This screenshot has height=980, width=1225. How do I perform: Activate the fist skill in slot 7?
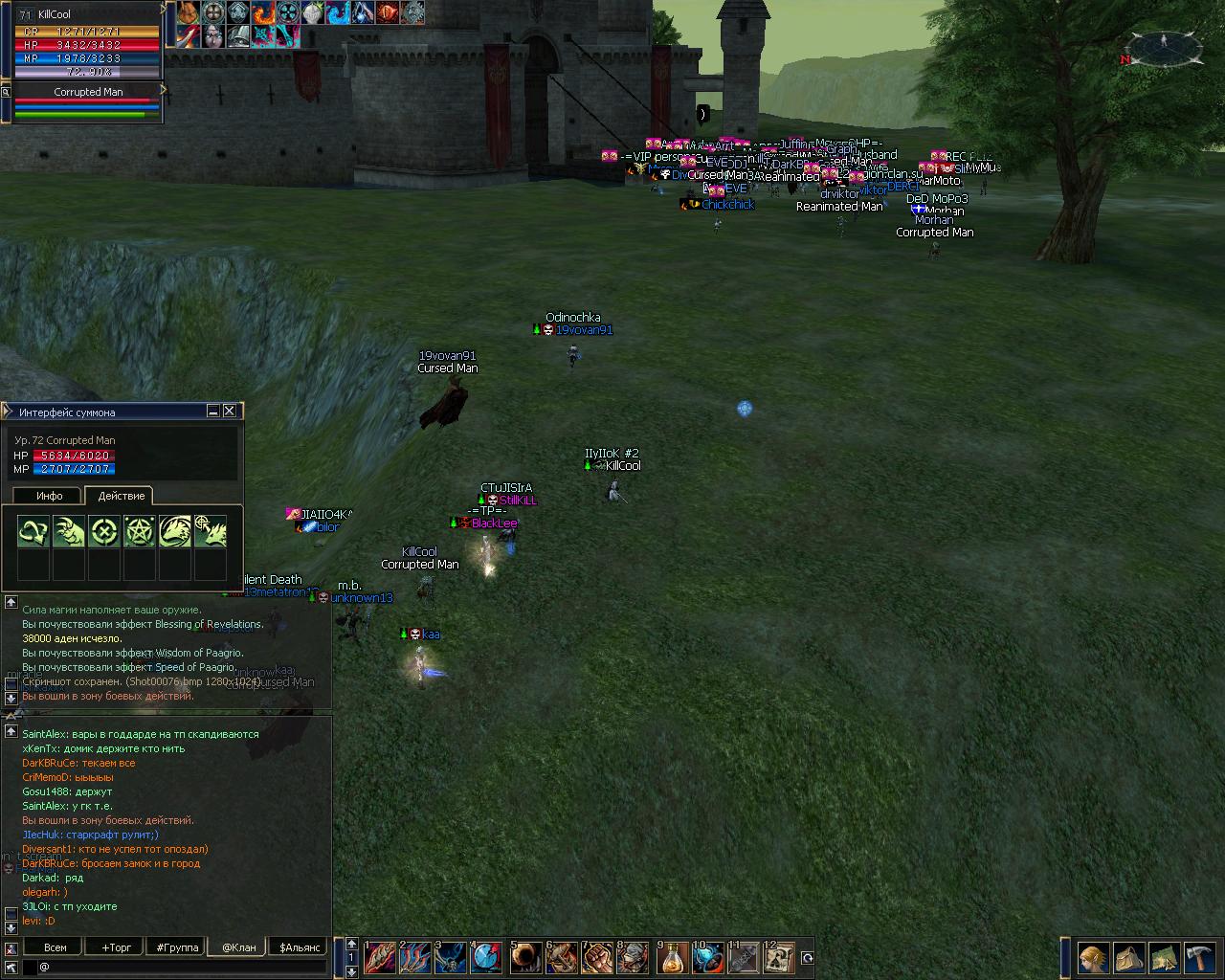[598, 957]
